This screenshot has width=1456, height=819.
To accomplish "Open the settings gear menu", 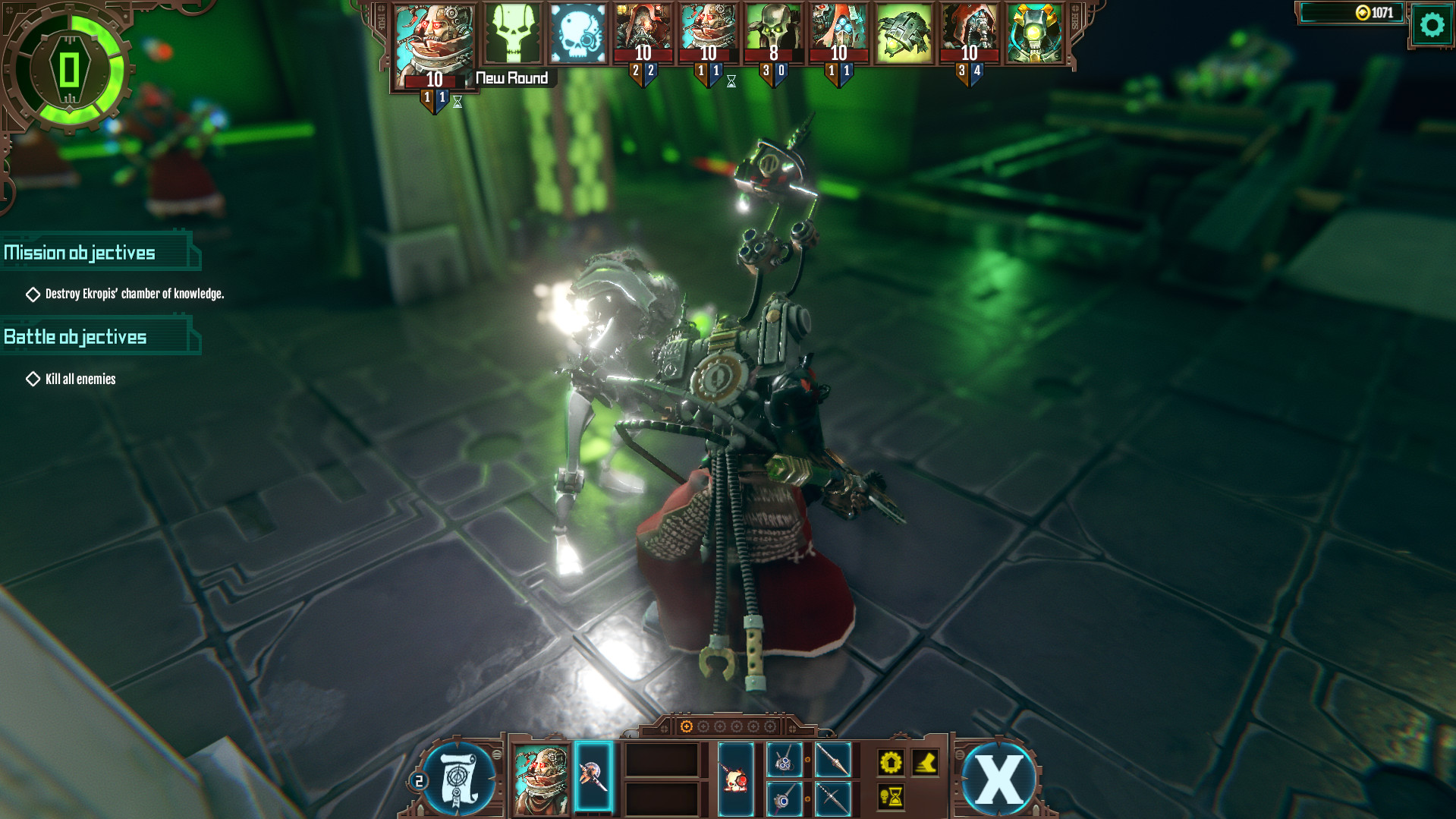I will click(x=1431, y=24).
